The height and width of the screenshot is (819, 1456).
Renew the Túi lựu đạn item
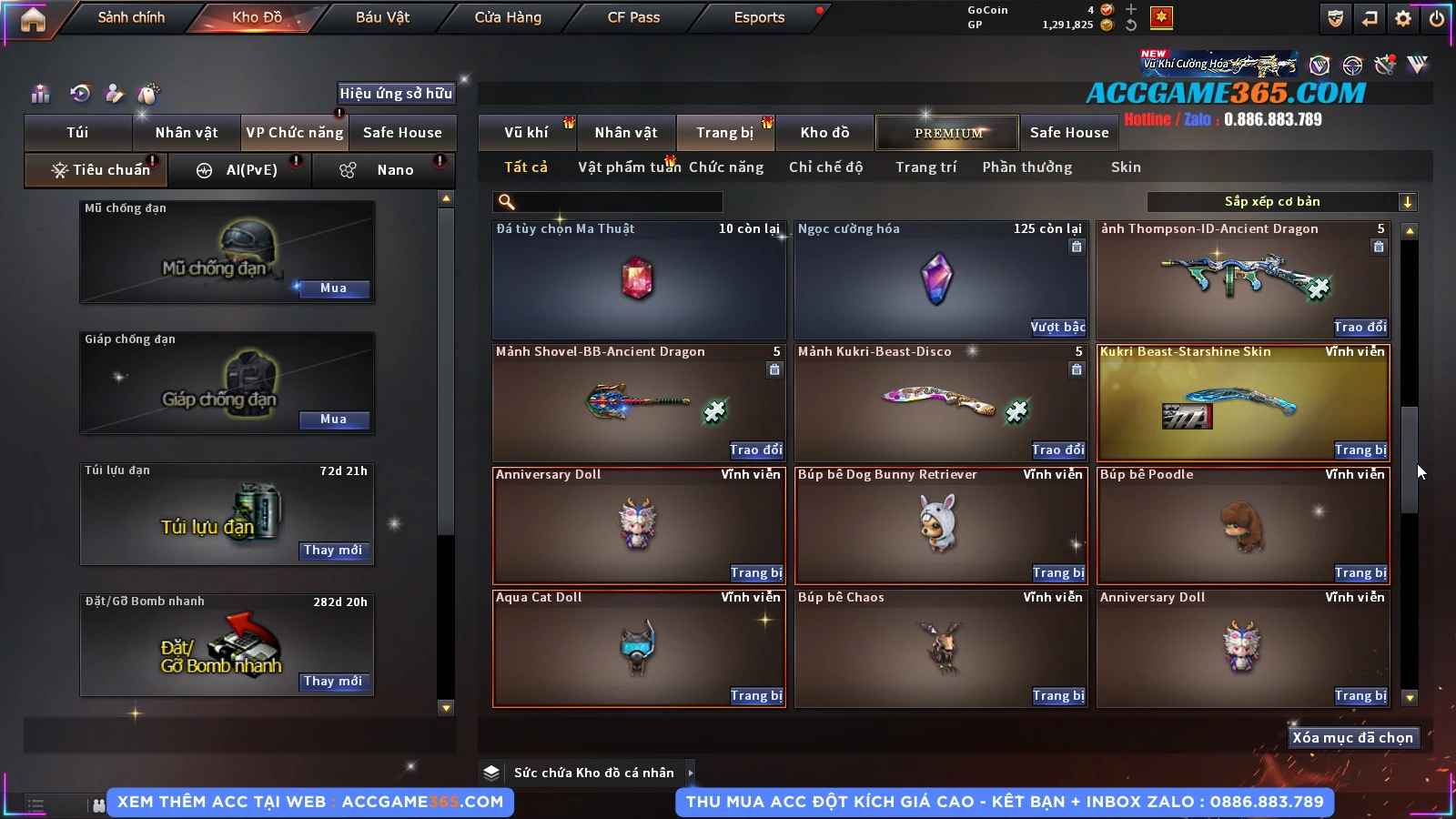tap(333, 551)
